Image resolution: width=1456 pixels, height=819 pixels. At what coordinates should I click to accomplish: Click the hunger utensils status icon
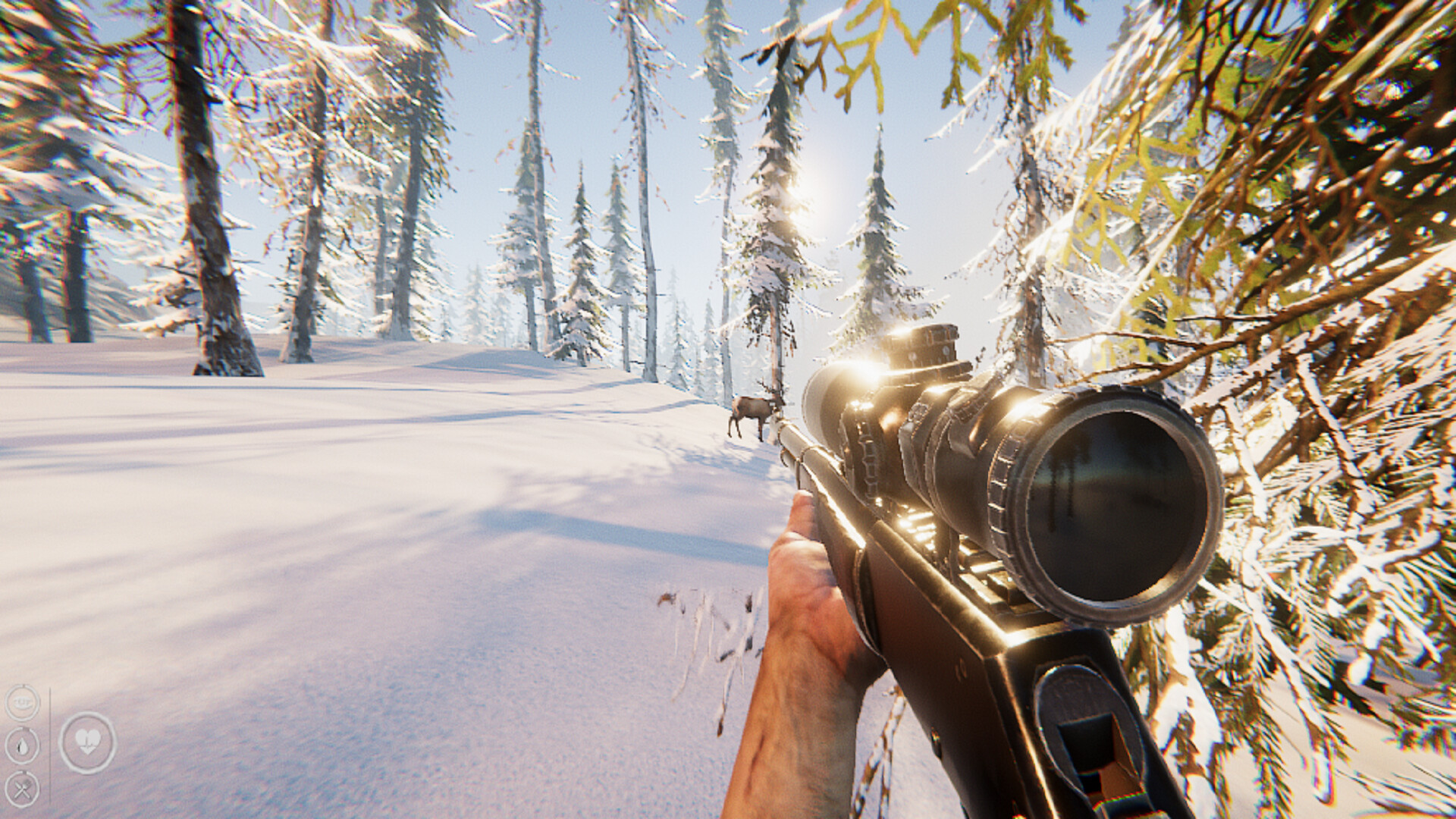coord(23,788)
